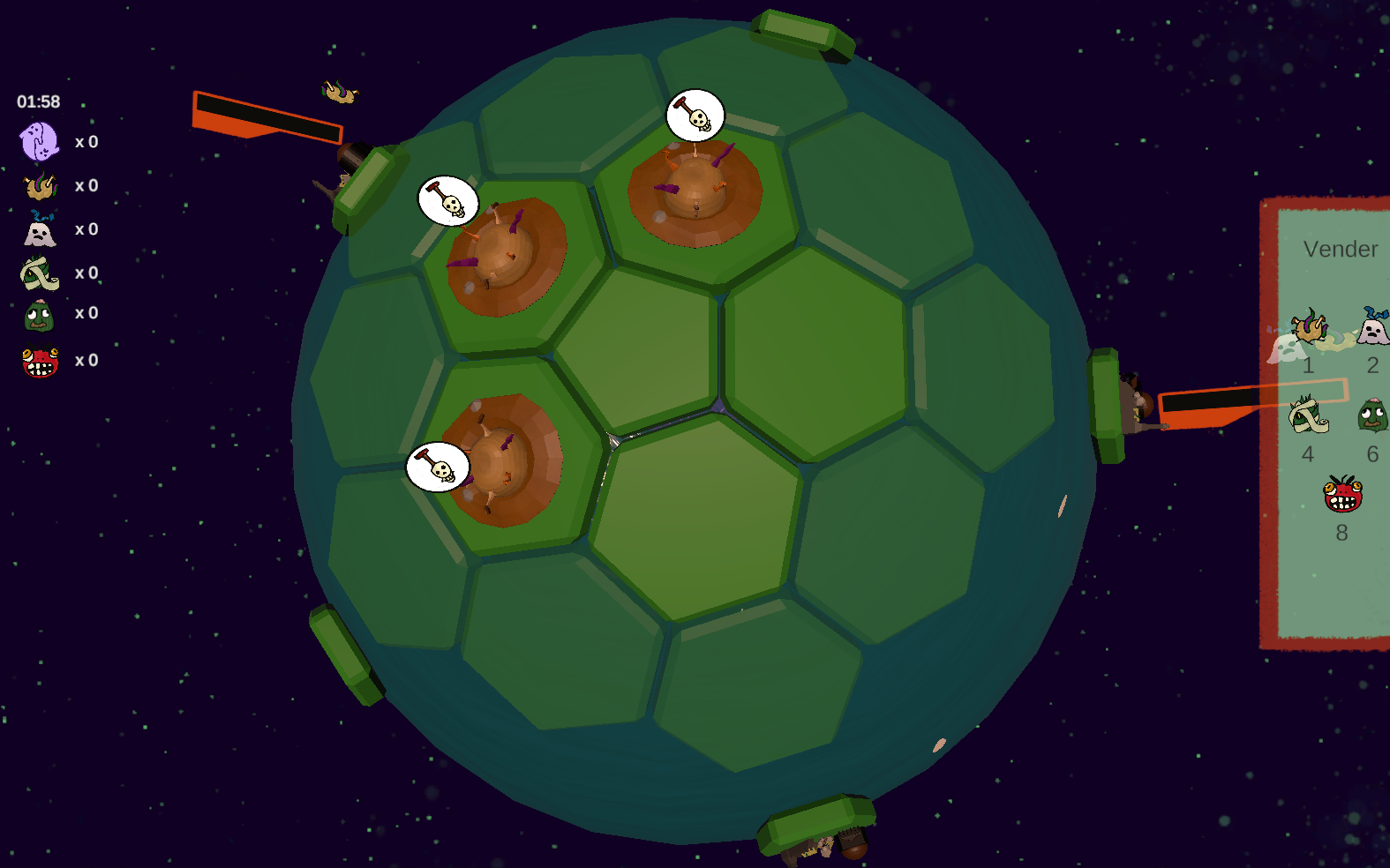
Task: Click the Vender panel title
Action: tap(1341, 249)
